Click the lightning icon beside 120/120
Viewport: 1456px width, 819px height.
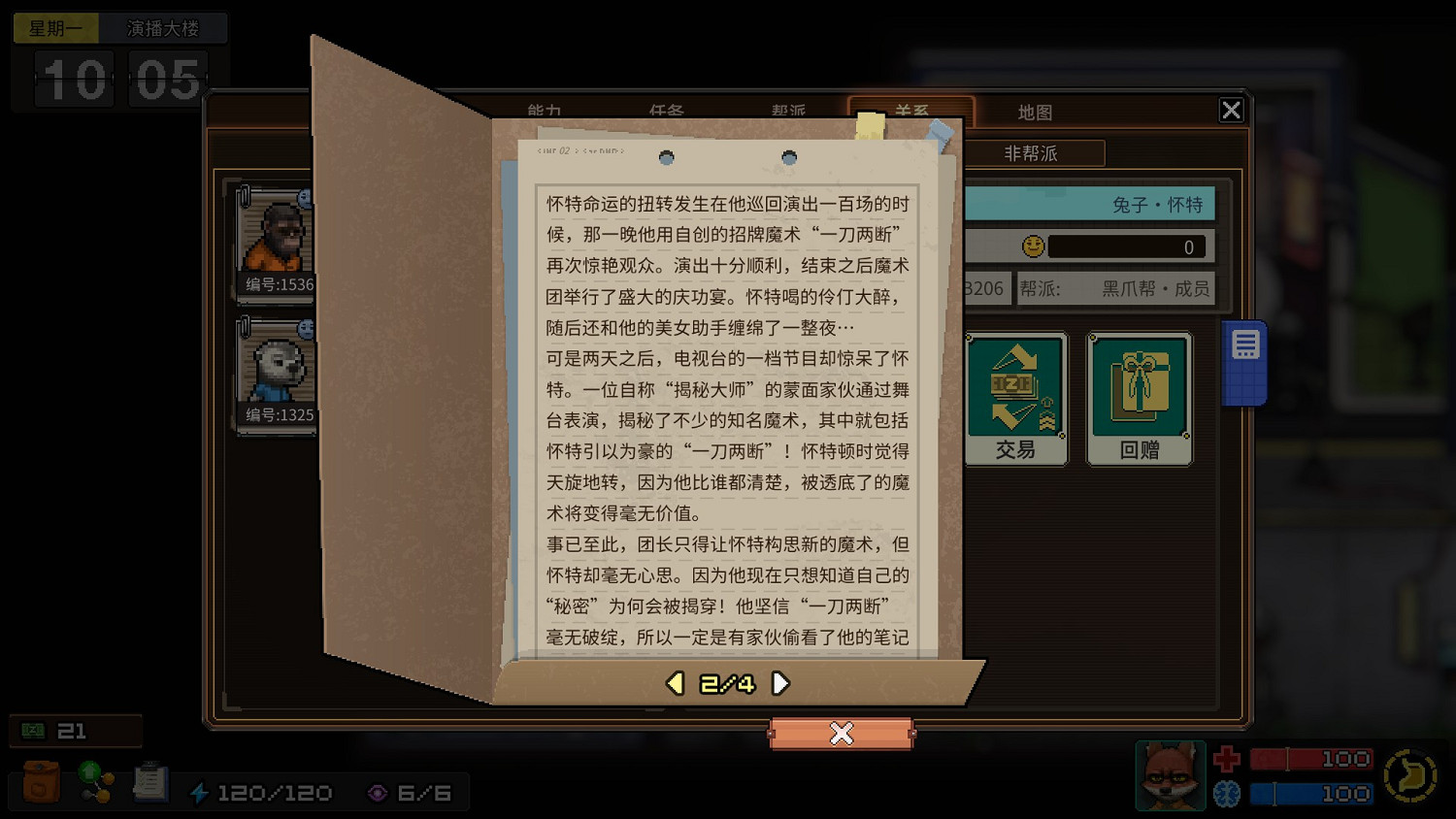pos(201,792)
